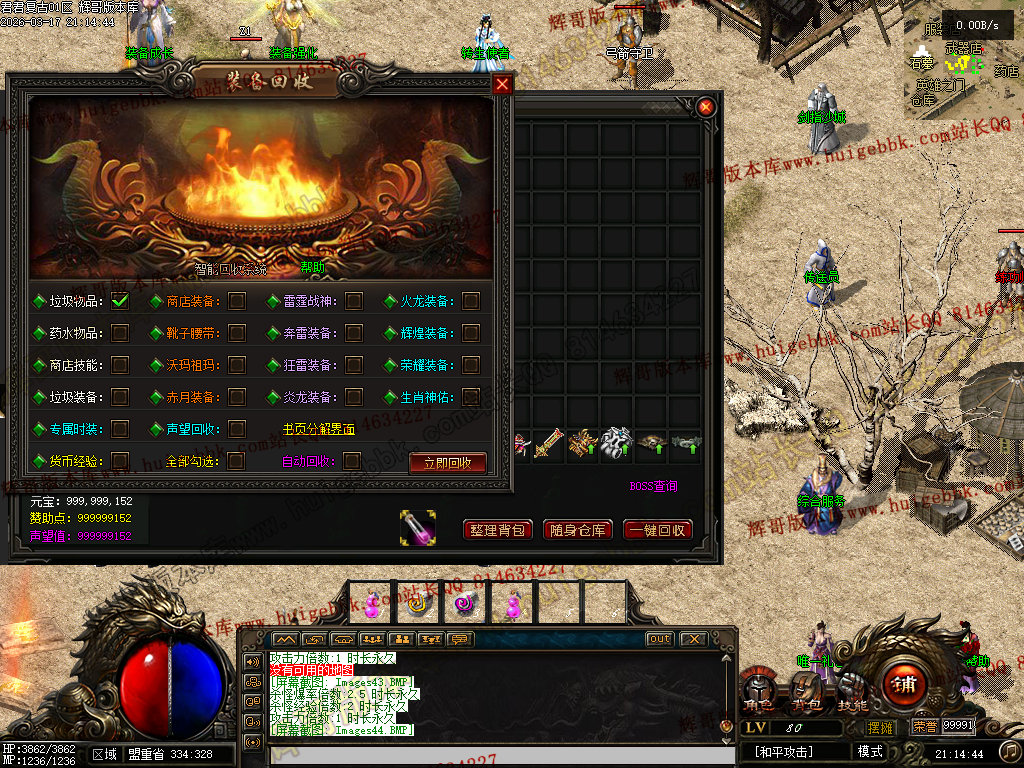The height and width of the screenshot is (768, 1024).
Task: Click the 立即回收 recycle-now button
Action: (x=448, y=463)
